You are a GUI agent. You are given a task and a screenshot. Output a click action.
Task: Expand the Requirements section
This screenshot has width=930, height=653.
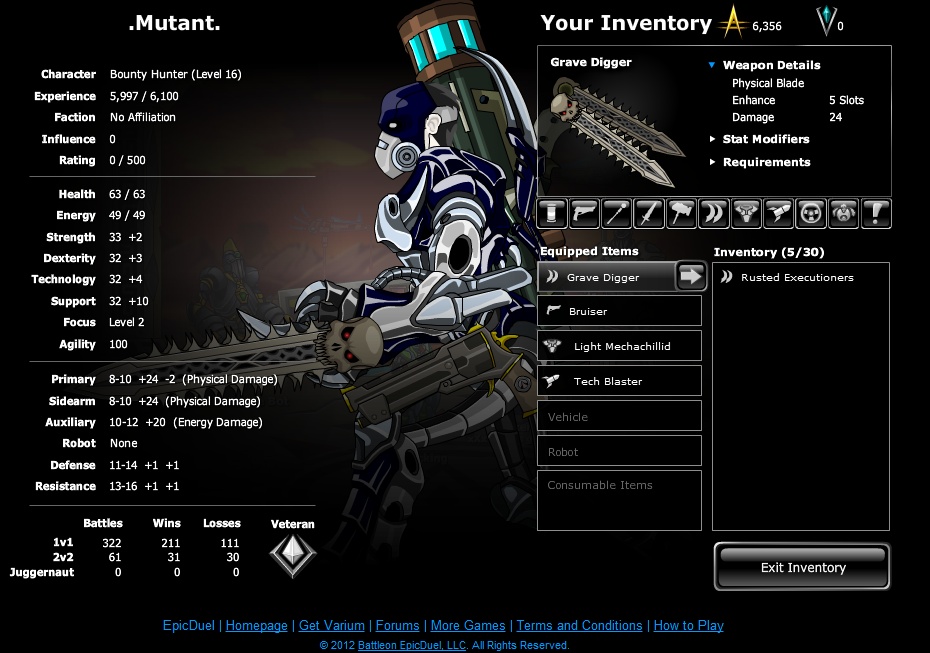(766, 162)
